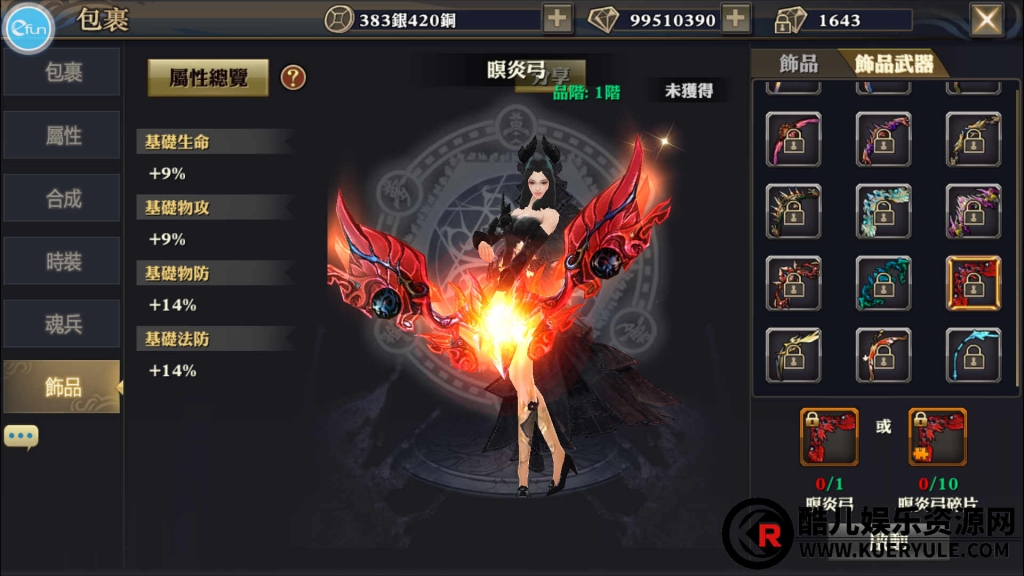Image resolution: width=1024 pixels, height=576 pixels.
Task: Open the 合成 side tab
Action: point(62,199)
